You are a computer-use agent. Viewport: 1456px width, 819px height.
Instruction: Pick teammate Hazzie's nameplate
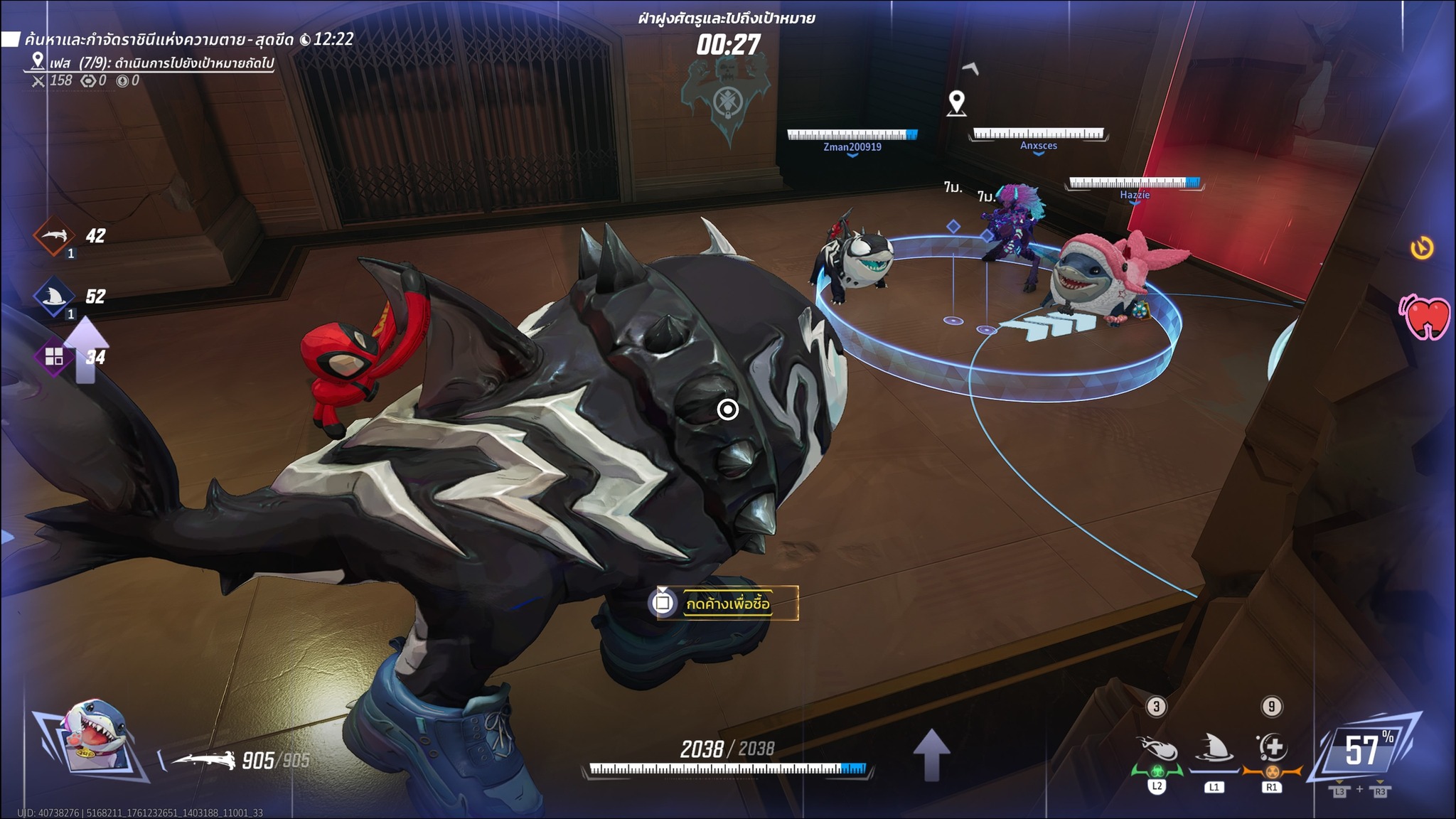coord(1134,195)
